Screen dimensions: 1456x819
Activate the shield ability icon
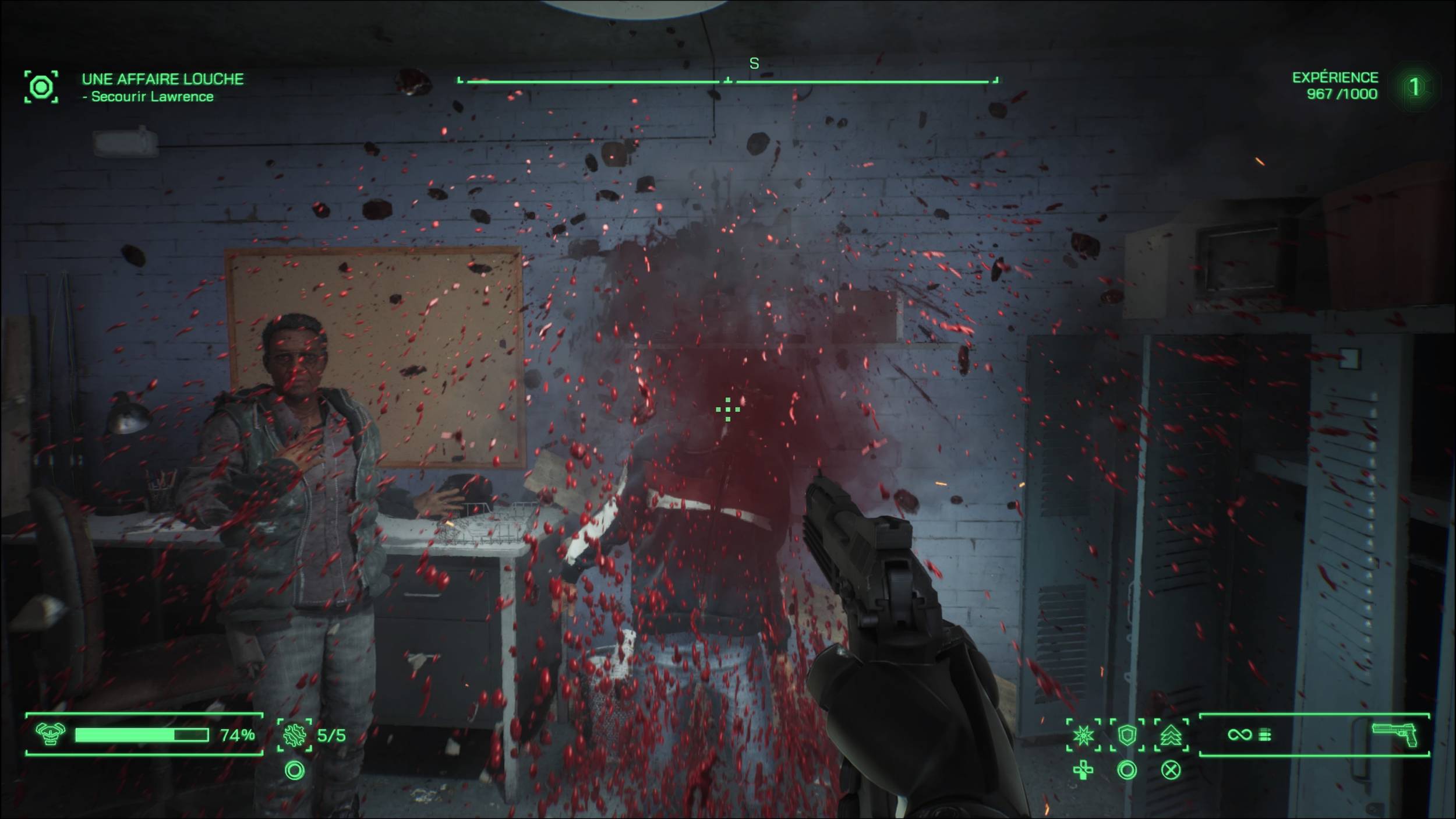pos(1127,735)
